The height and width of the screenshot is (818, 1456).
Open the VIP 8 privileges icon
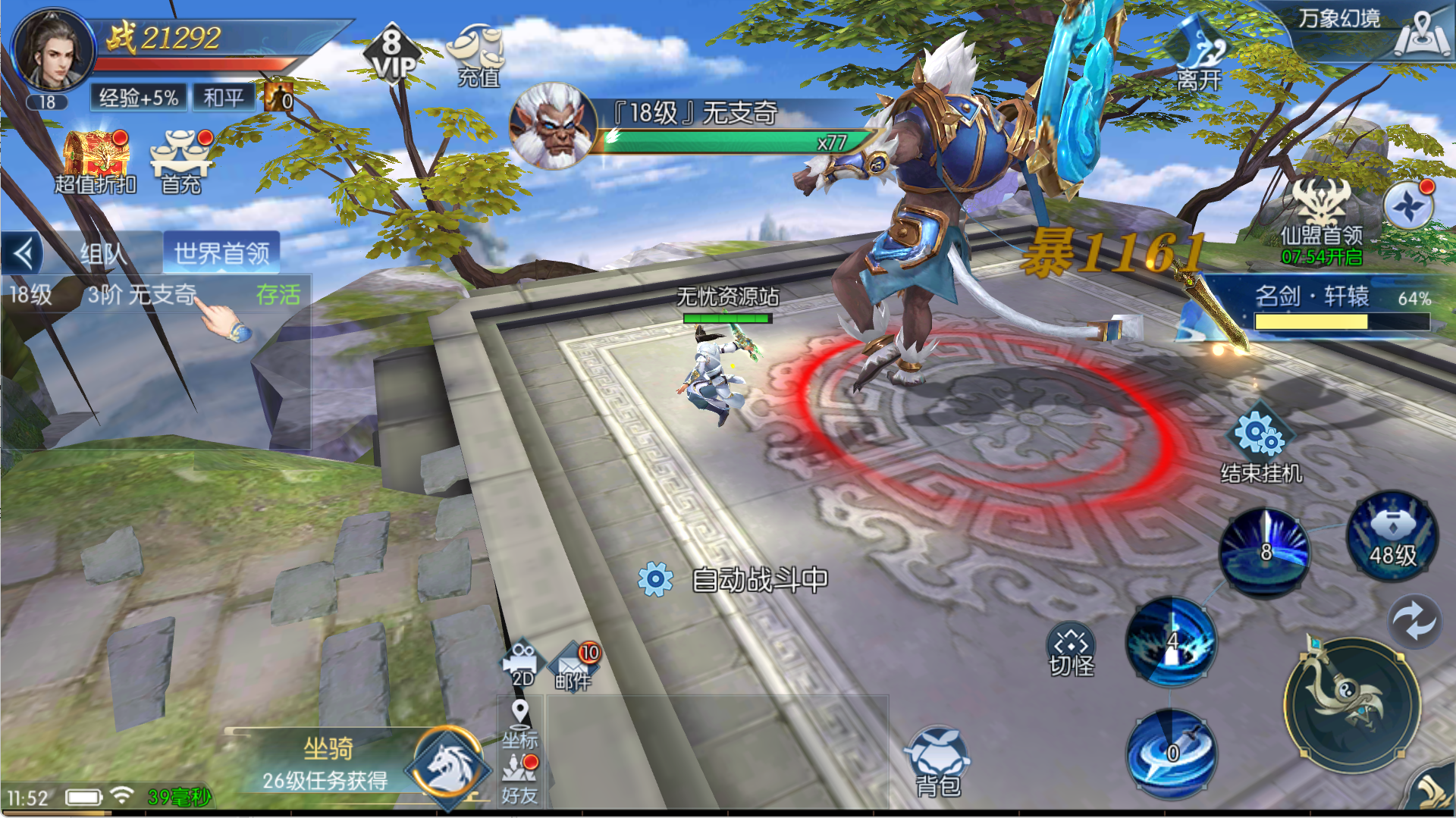coord(392,53)
